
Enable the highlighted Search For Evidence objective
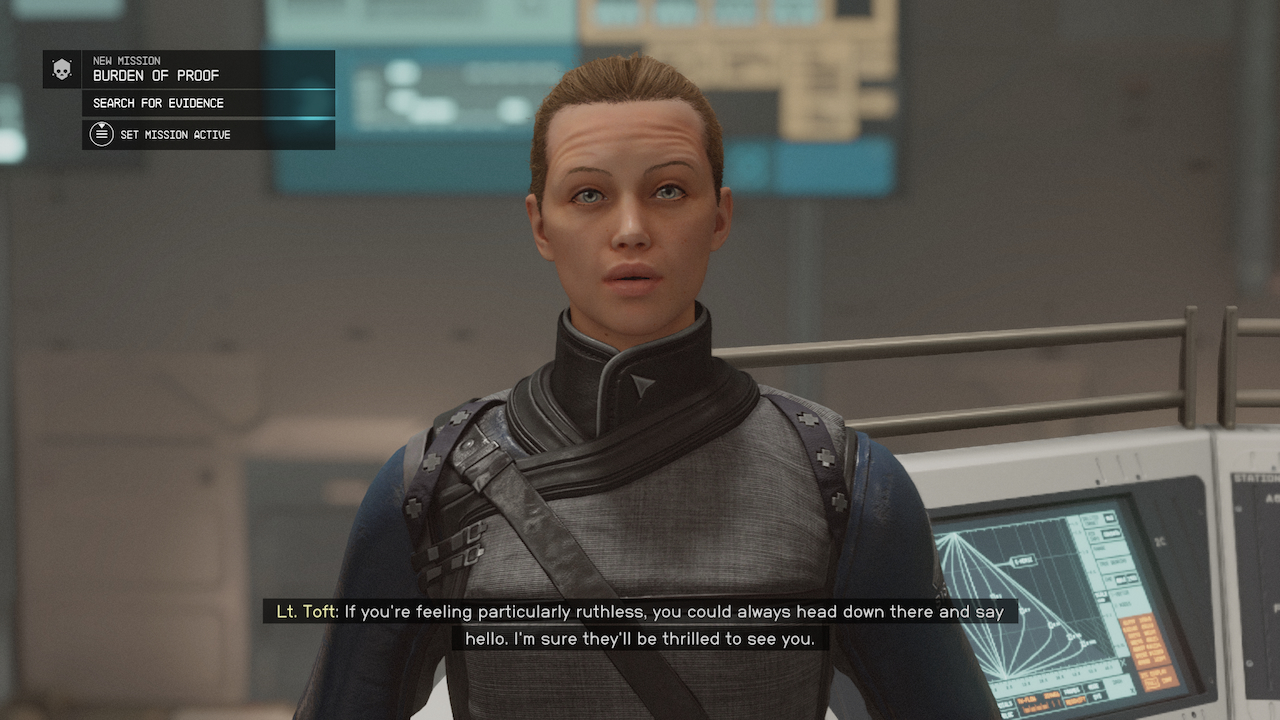pyautogui.click(x=157, y=103)
